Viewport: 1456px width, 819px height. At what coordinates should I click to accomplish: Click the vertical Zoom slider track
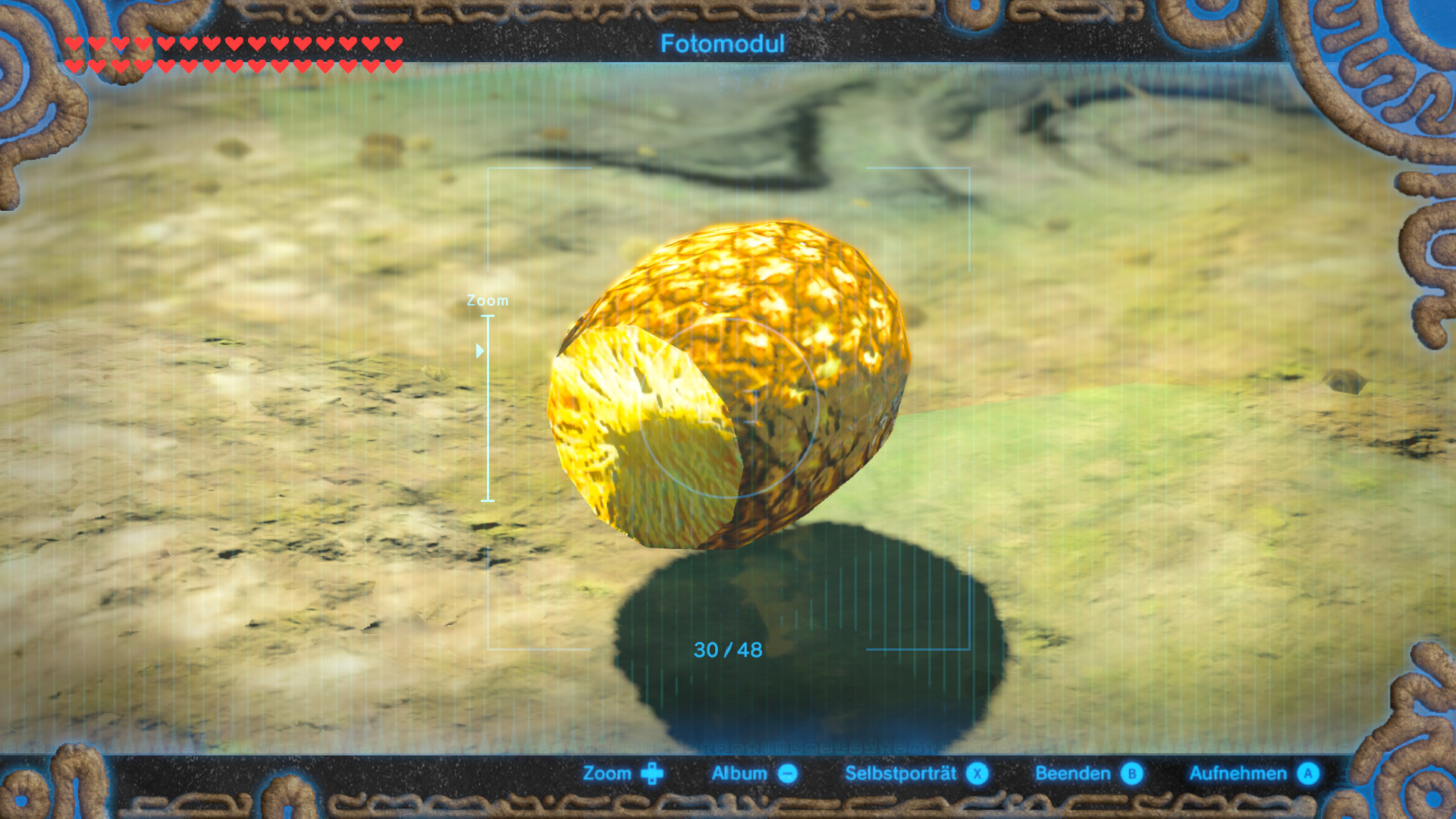(x=489, y=409)
